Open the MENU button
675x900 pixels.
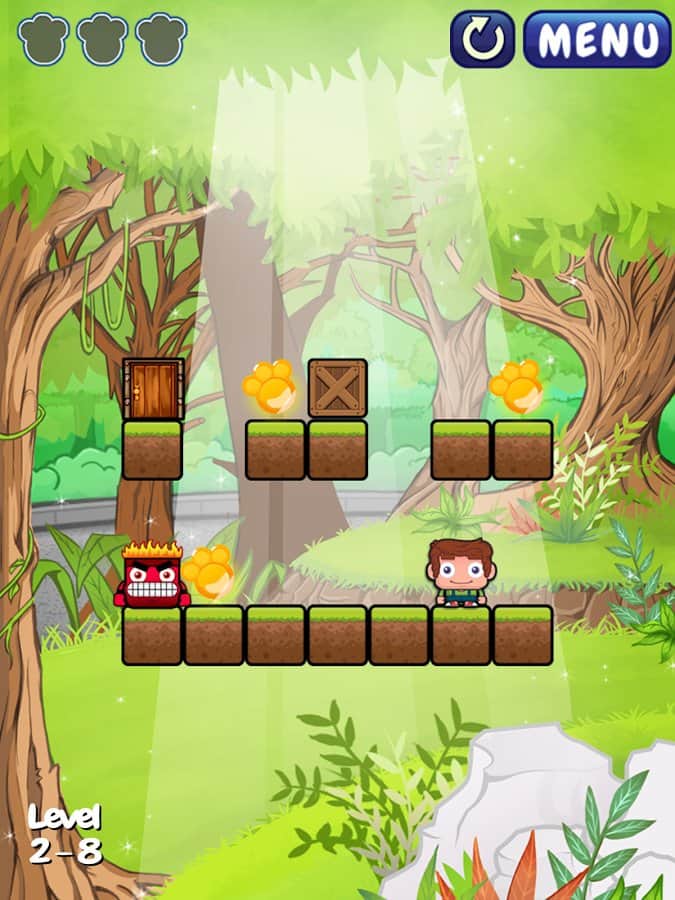click(597, 39)
